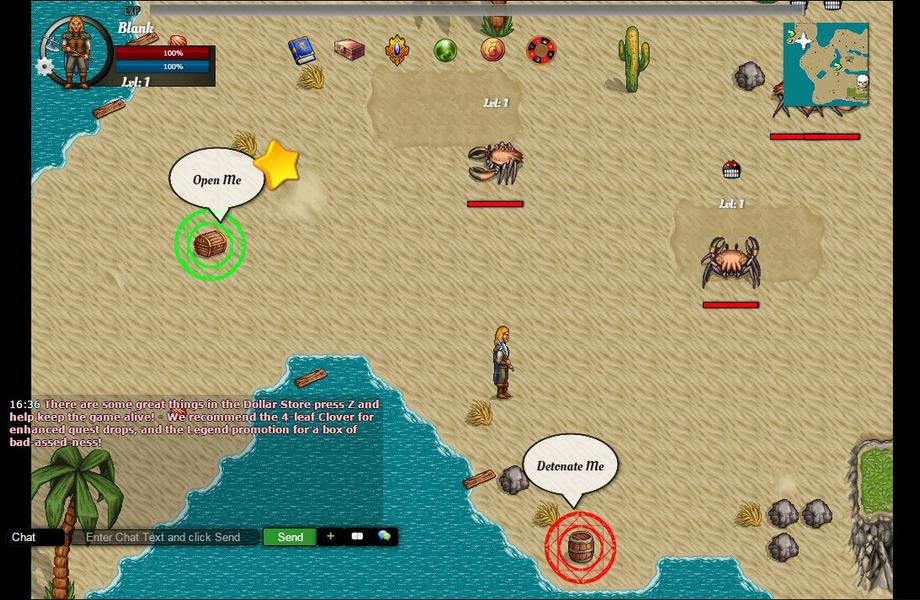
Task: Open the red roulette chip icon
Action: click(x=541, y=49)
